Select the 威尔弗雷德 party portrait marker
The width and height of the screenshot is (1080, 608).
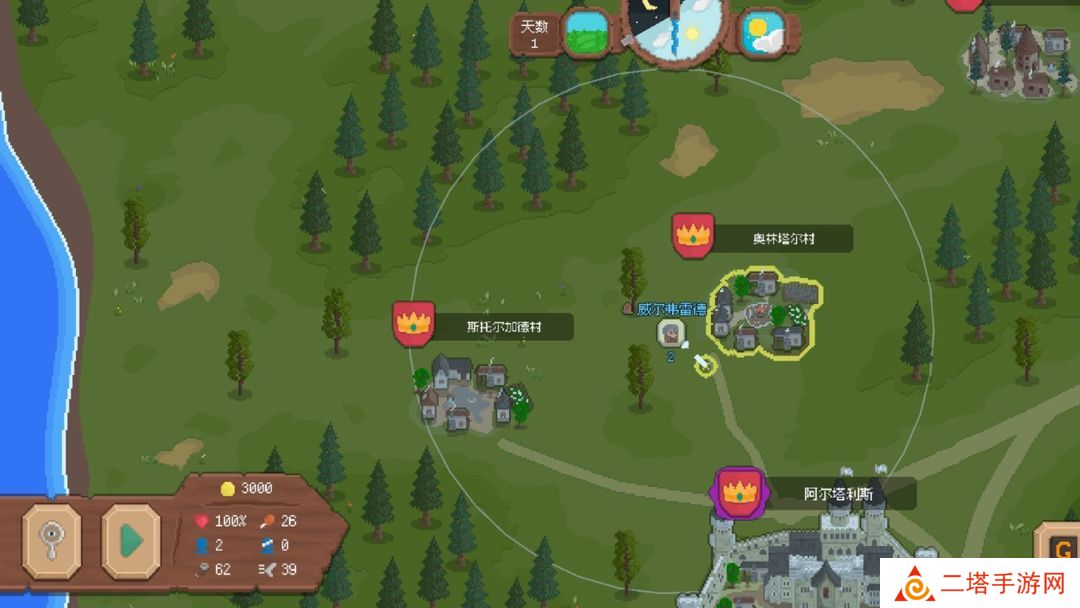(x=671, y=333)
